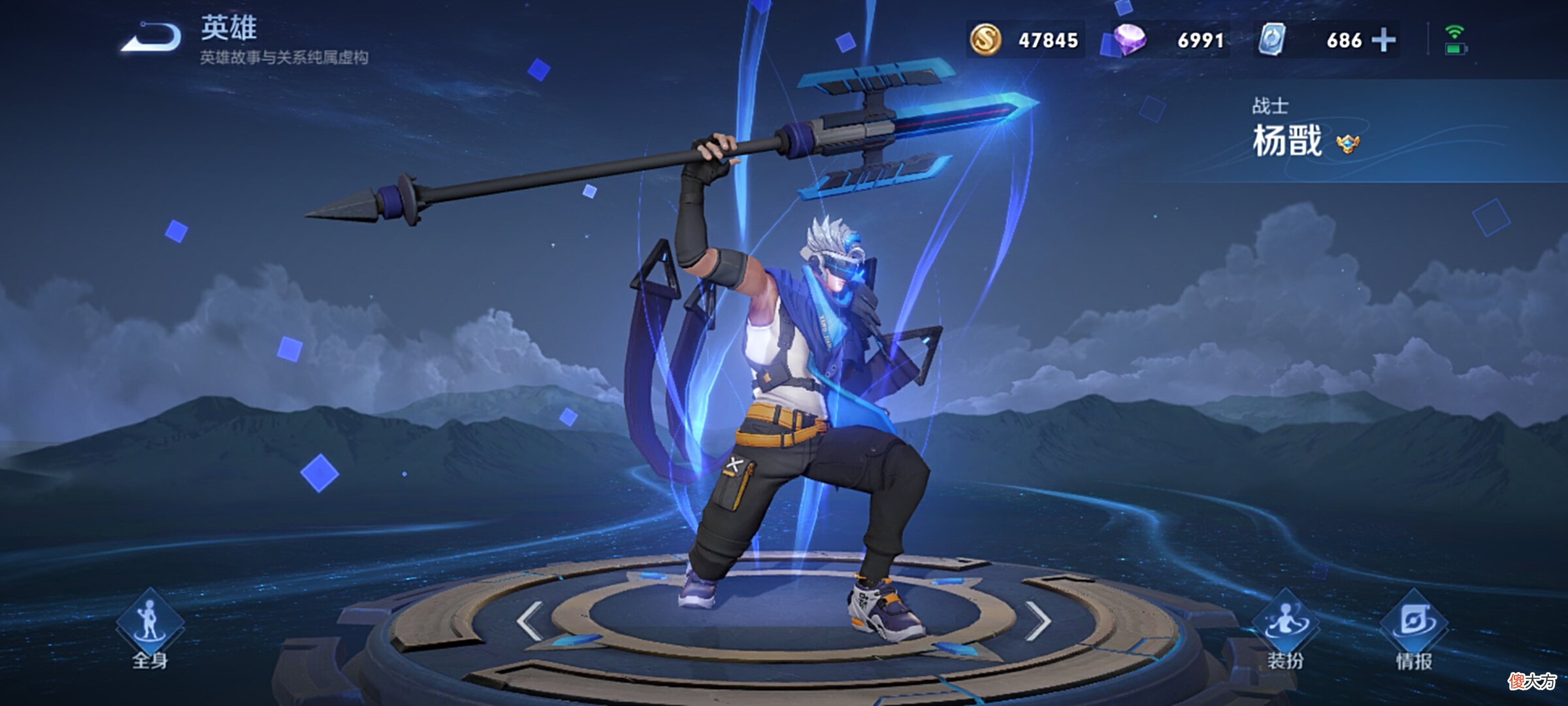Show the previous hero with left arrow
Image resolution: width=1568 pixels, height=706 pixels.
tap(529, 620)
